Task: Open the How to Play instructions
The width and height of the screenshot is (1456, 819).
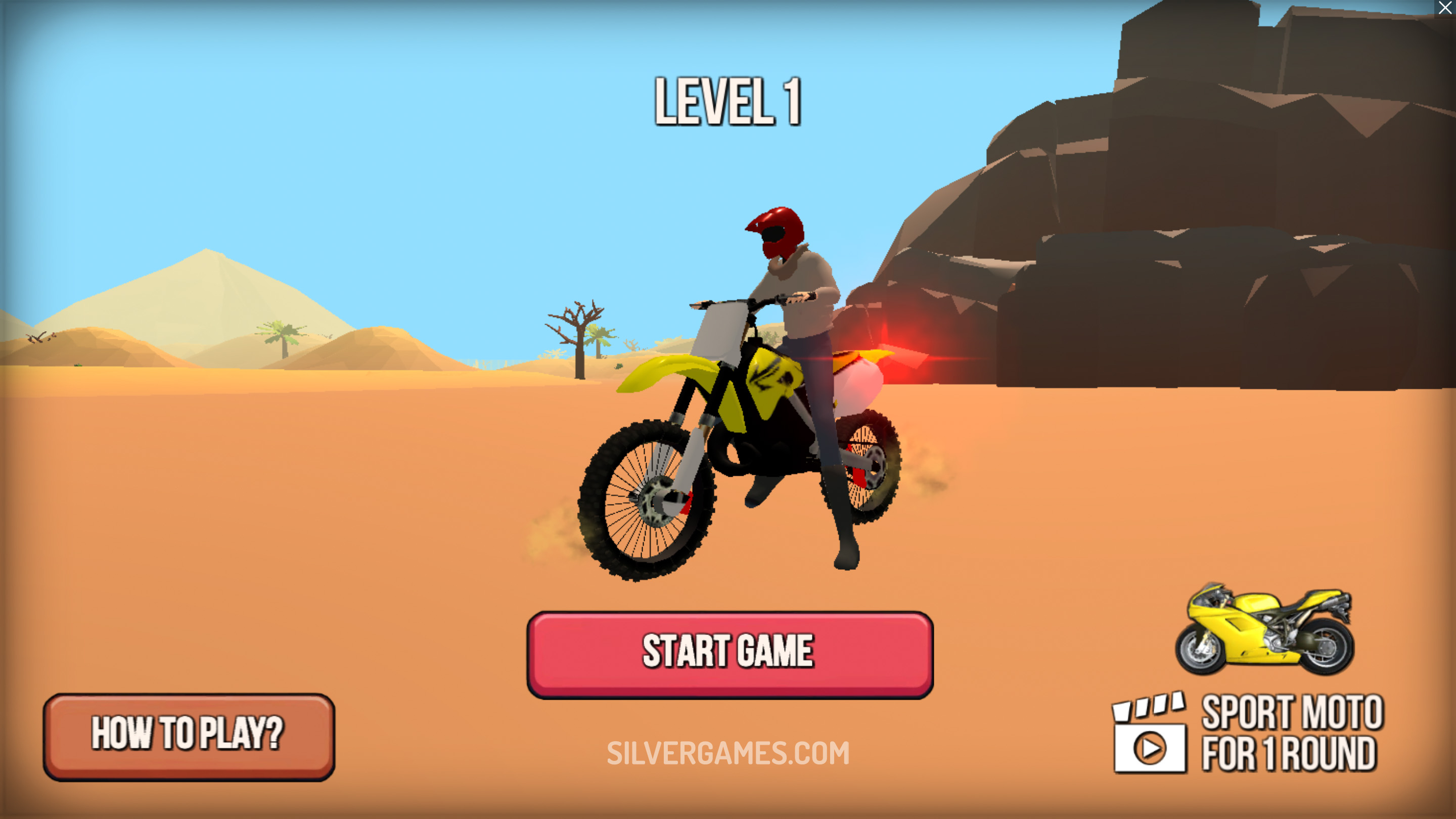Action: tap(189, 736)
